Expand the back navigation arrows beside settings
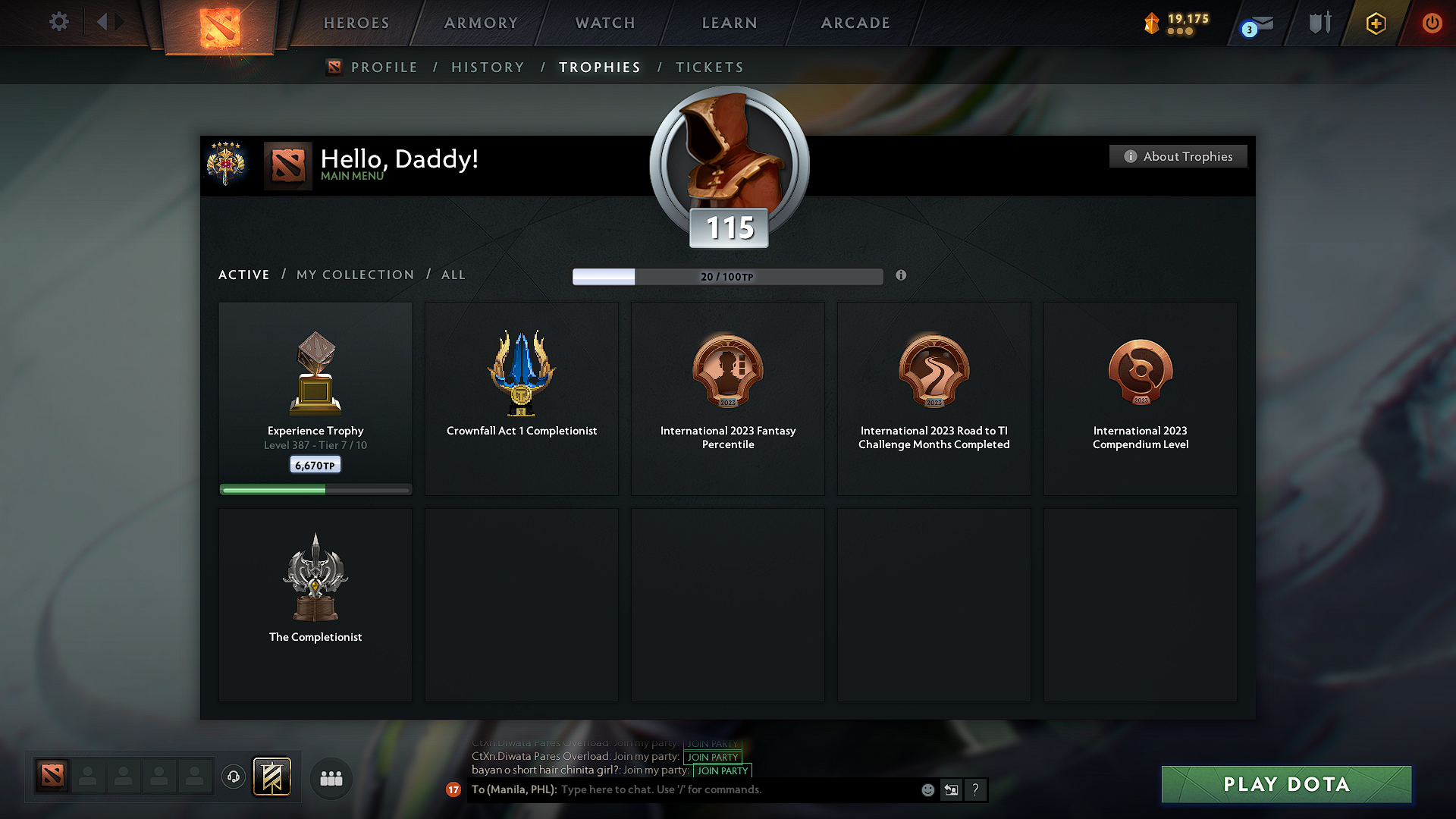 pos(111,23)
